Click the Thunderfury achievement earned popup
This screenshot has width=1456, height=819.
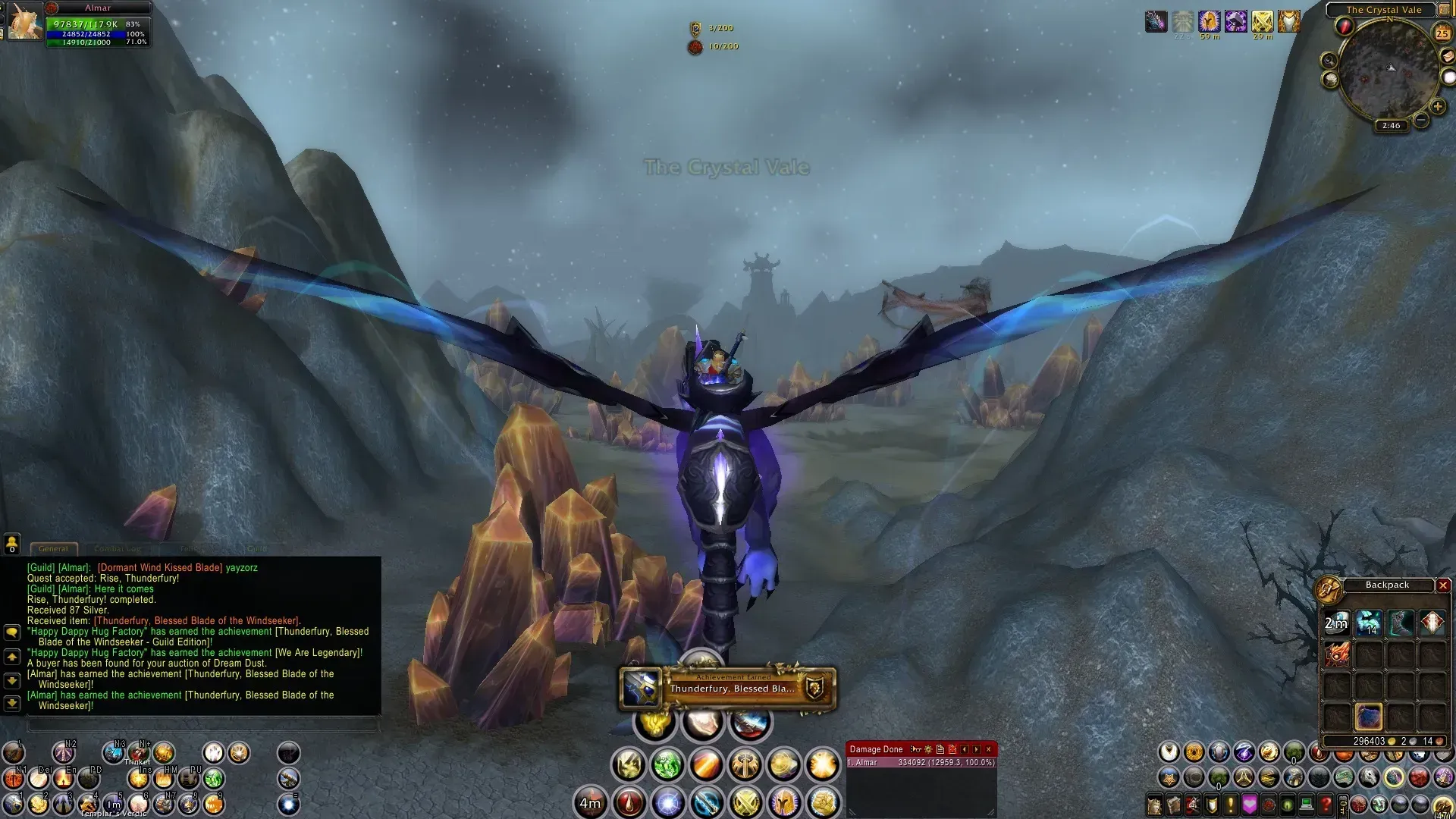click(727, 689)
